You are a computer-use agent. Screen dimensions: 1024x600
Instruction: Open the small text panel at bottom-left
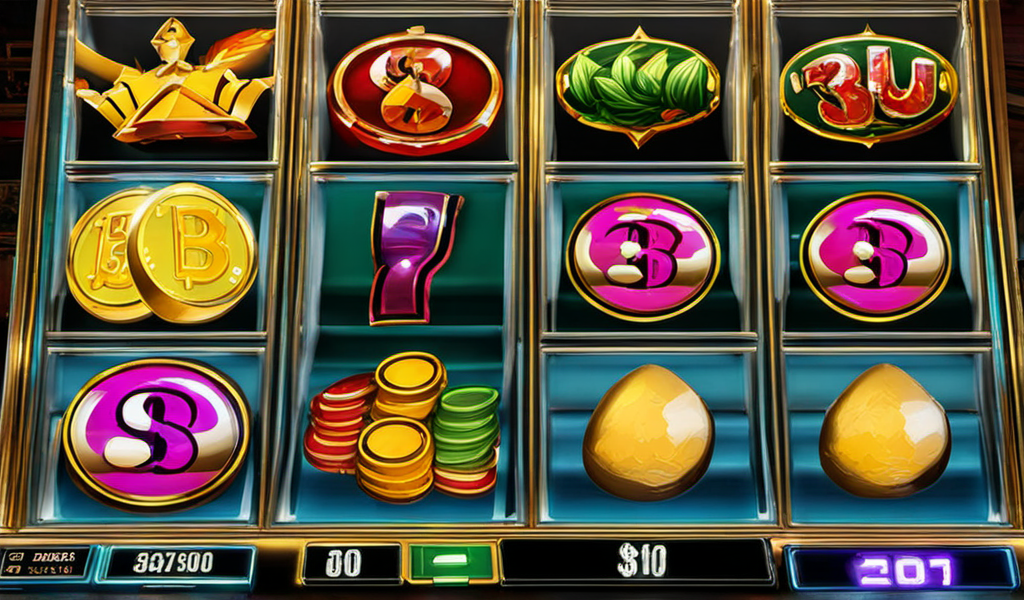point(43,561)
